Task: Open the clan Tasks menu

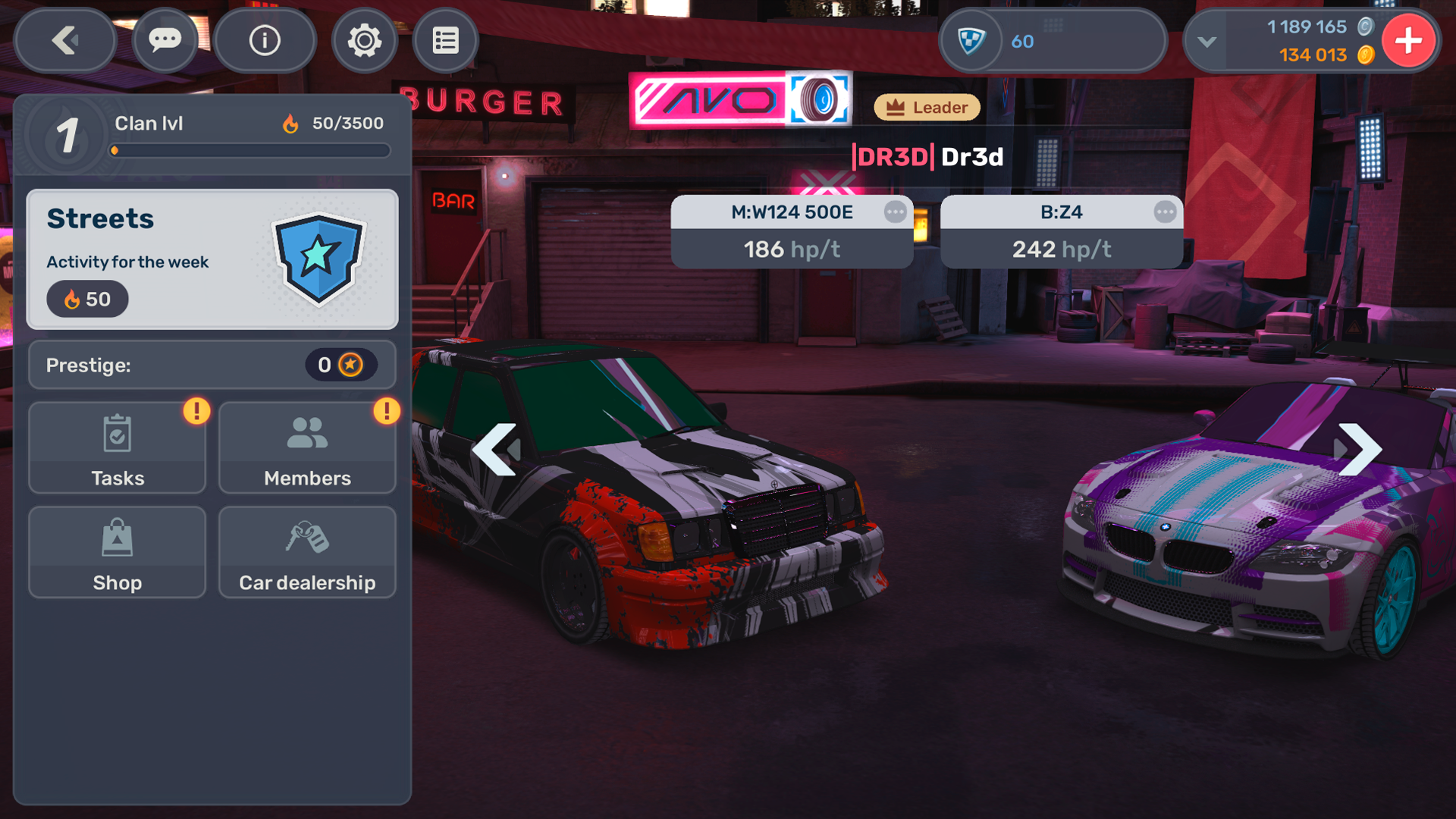Action: 118,448
